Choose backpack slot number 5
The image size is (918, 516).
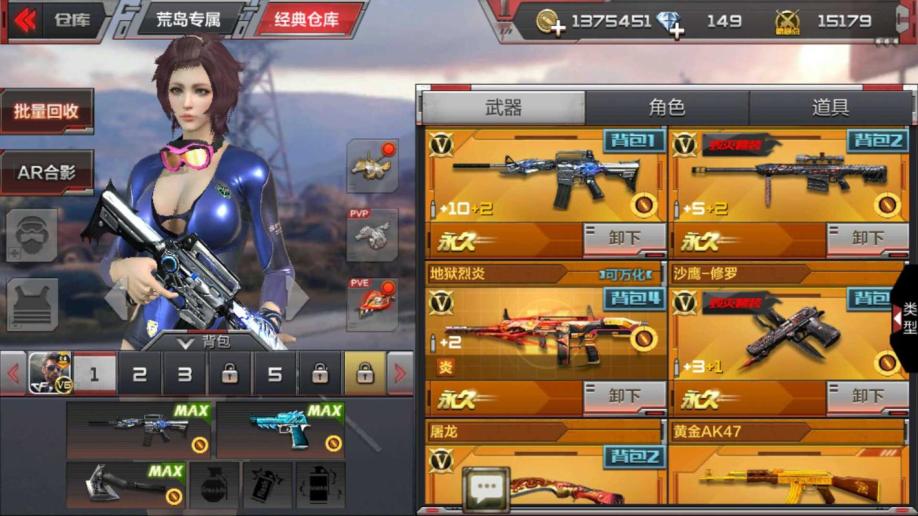tap(275, 375)
